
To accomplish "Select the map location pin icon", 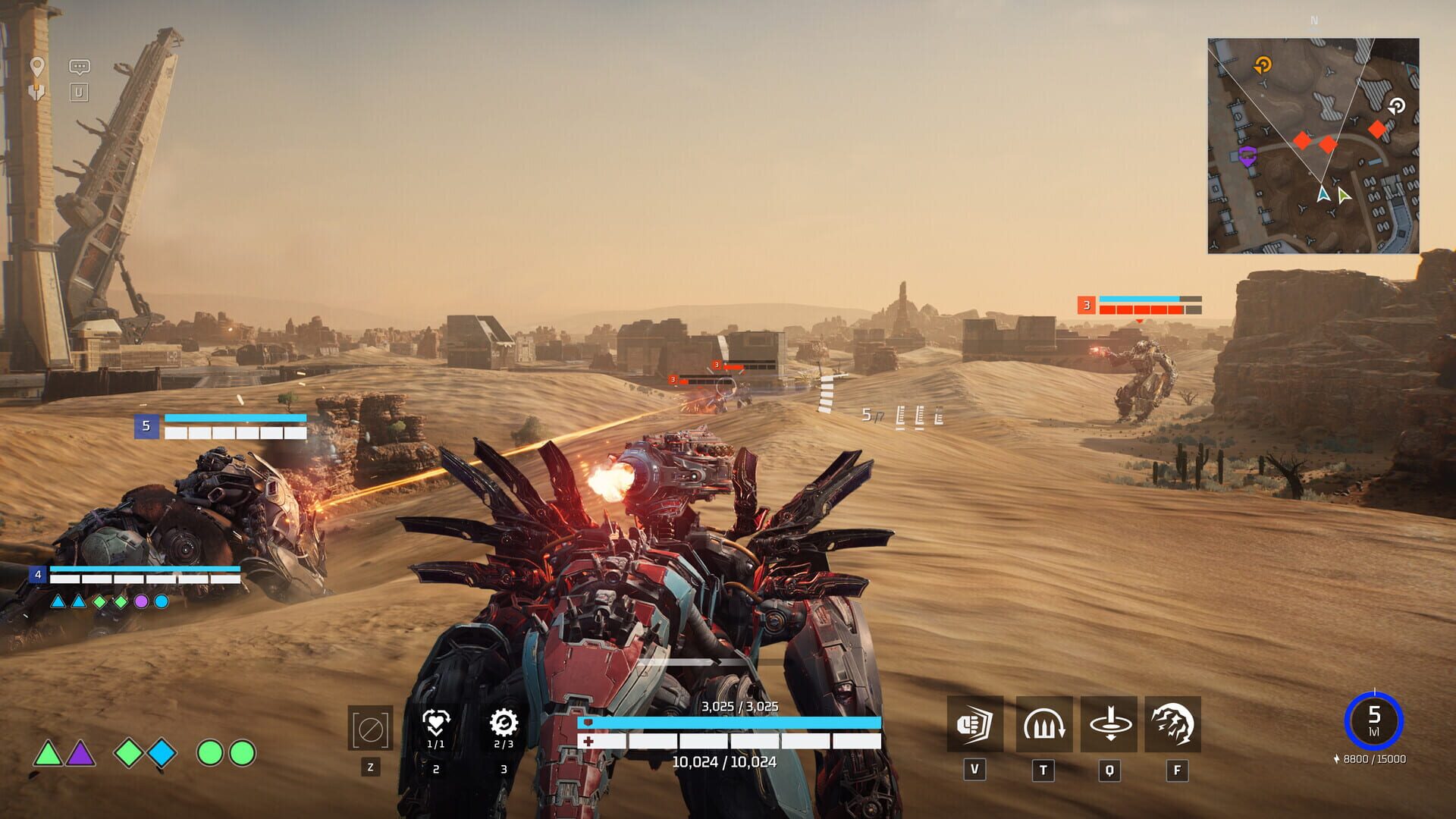I will tap(36, 67).
